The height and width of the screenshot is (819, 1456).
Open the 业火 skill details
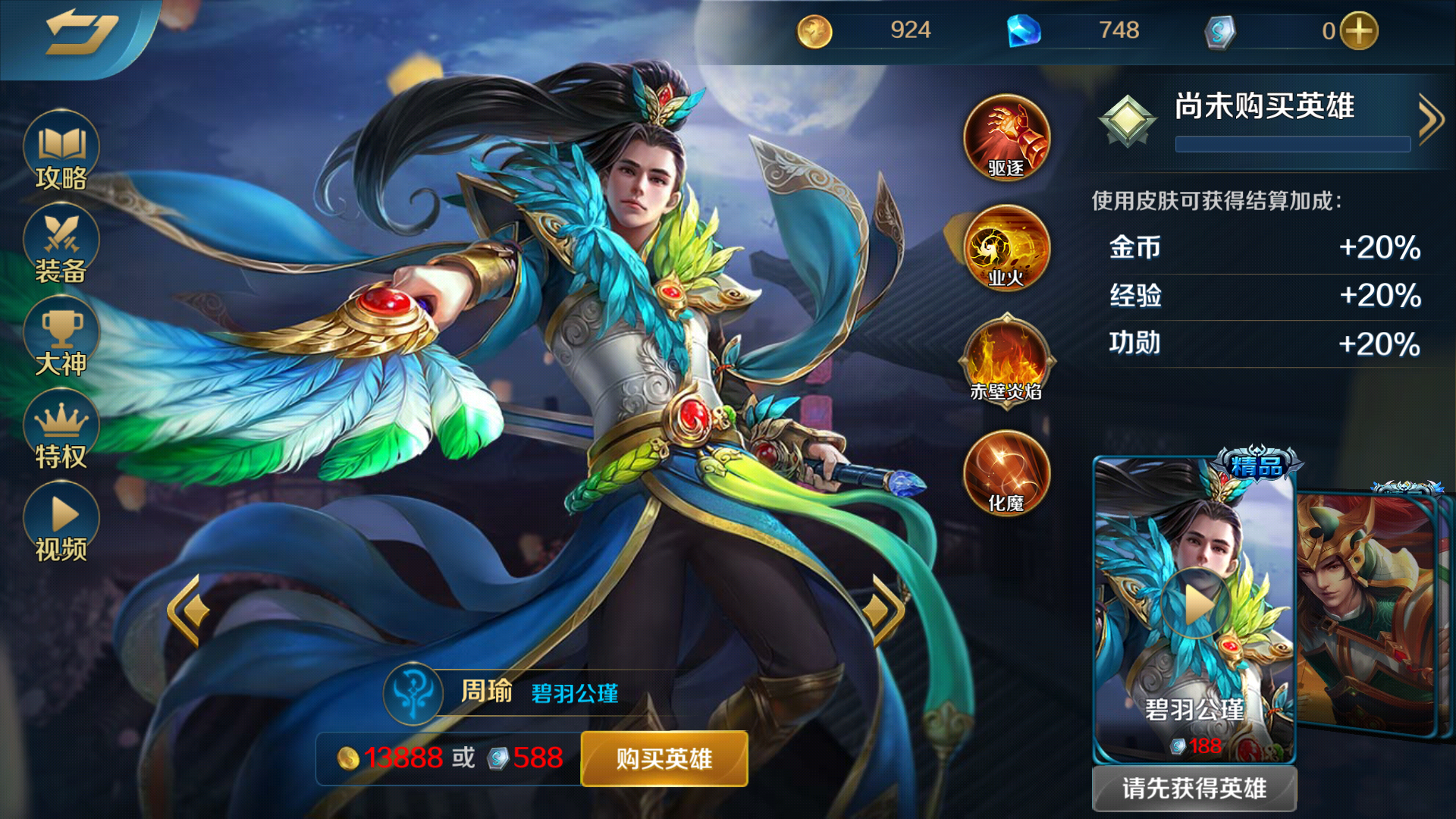click(x=1006, y=250)
